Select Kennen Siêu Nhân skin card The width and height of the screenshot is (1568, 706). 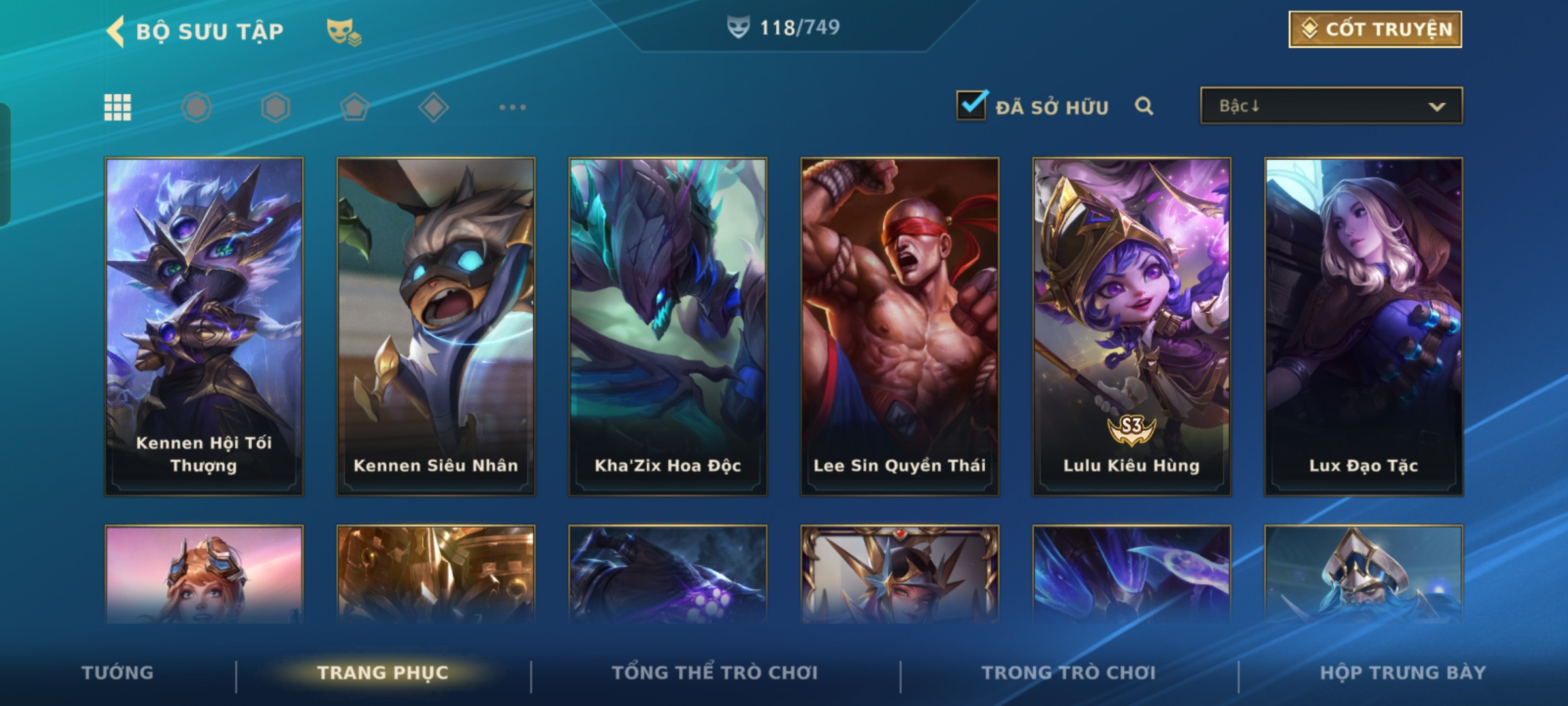coord(436,326)
